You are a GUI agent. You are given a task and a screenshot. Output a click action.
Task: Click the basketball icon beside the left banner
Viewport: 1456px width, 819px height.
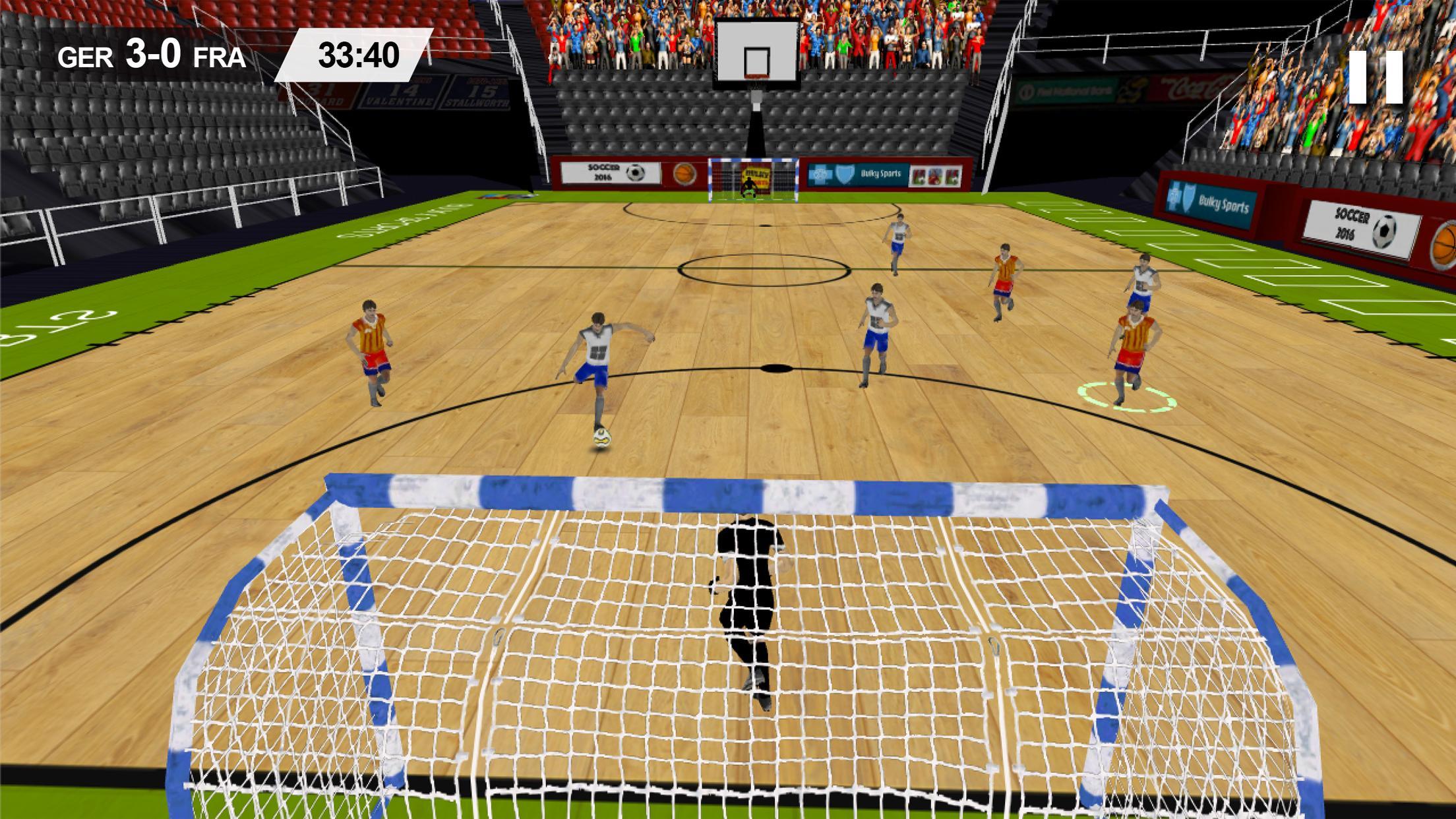click(x=685, y=173)
